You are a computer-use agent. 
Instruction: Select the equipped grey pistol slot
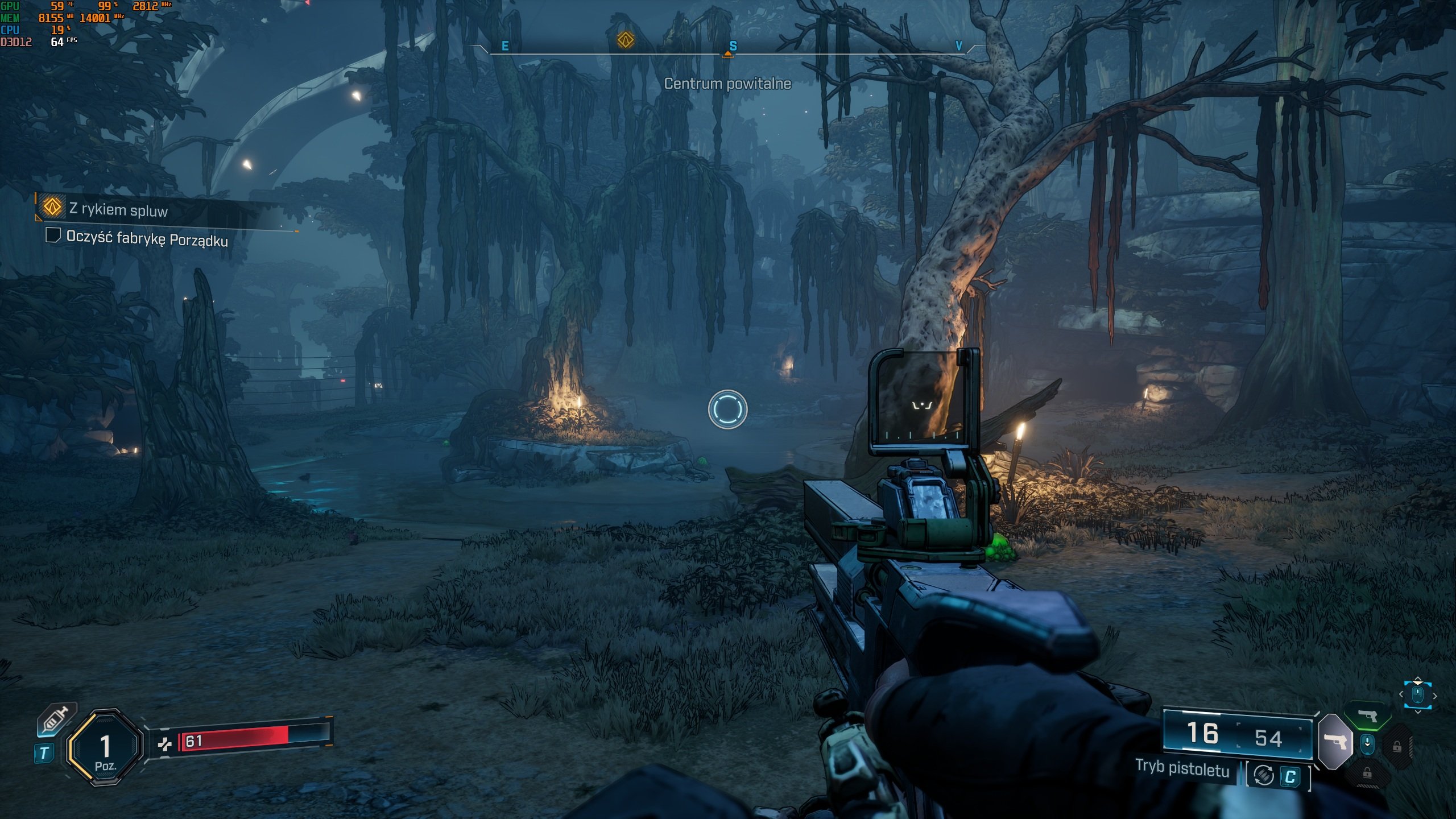pyautogui.click(x=1334, y=741)
